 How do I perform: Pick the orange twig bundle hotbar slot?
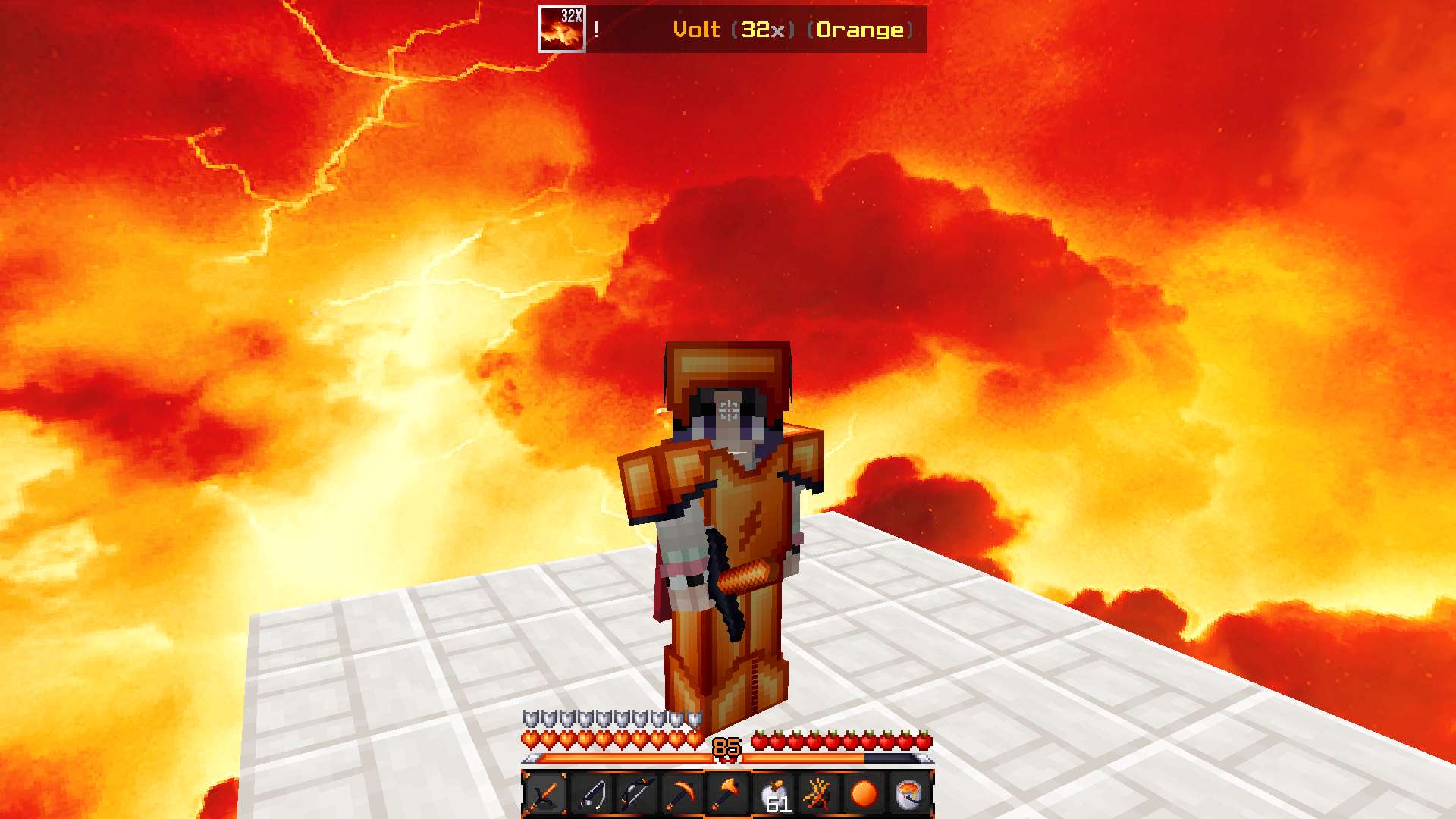(819, 794)
